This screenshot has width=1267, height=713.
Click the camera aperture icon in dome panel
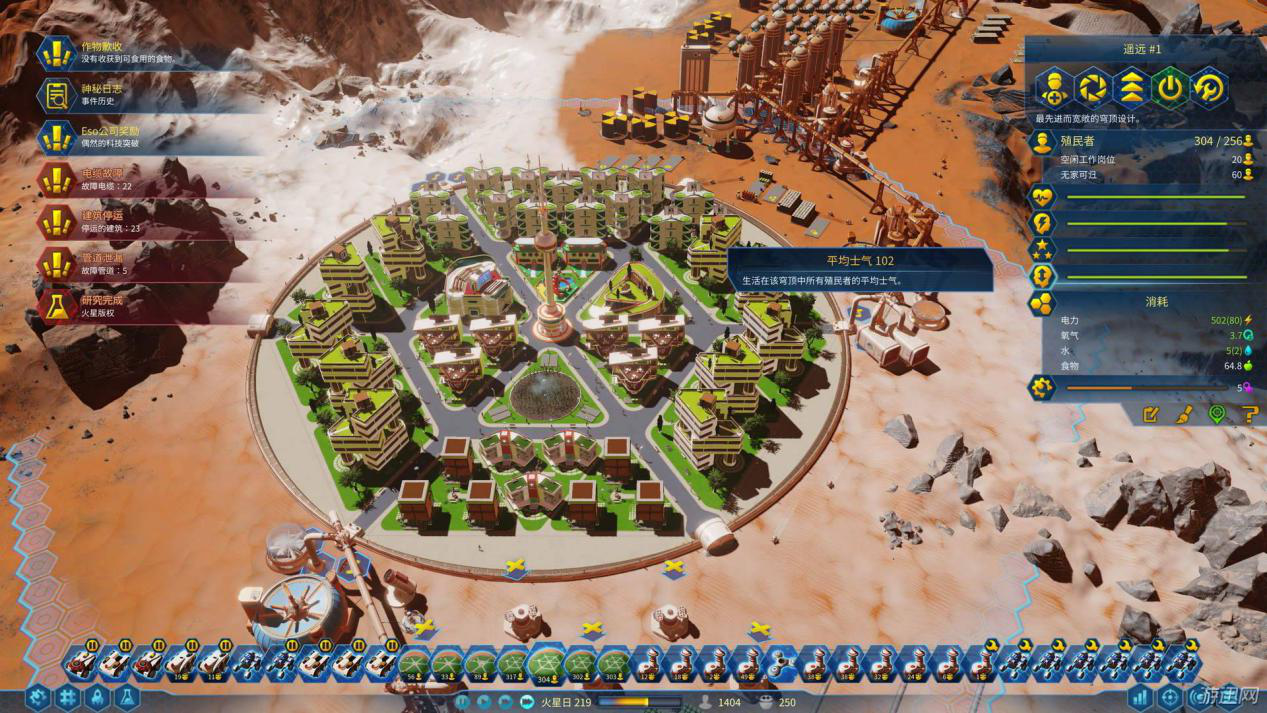coord(1092,88)
